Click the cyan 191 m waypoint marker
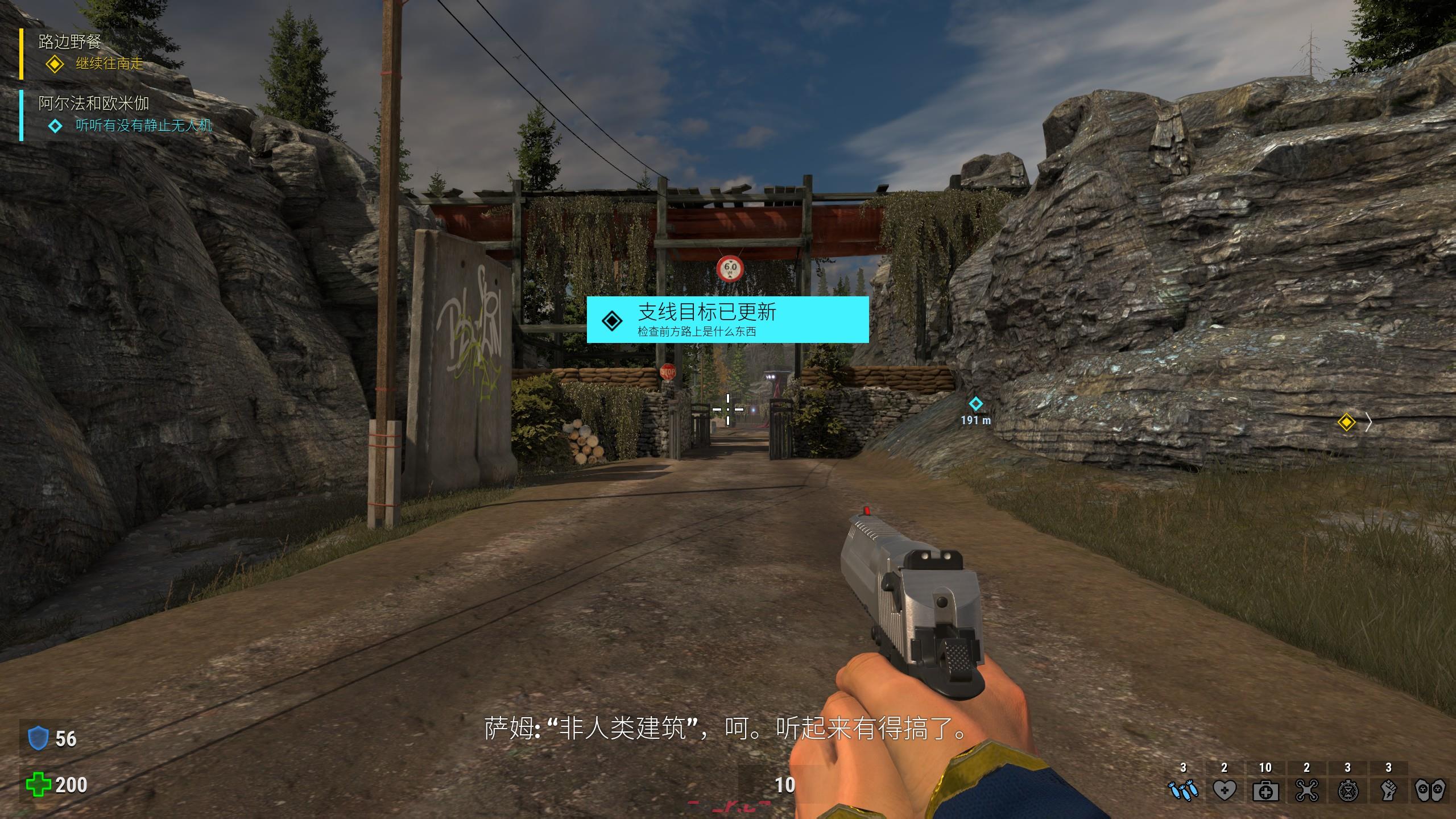 click(x=975, y=404)
